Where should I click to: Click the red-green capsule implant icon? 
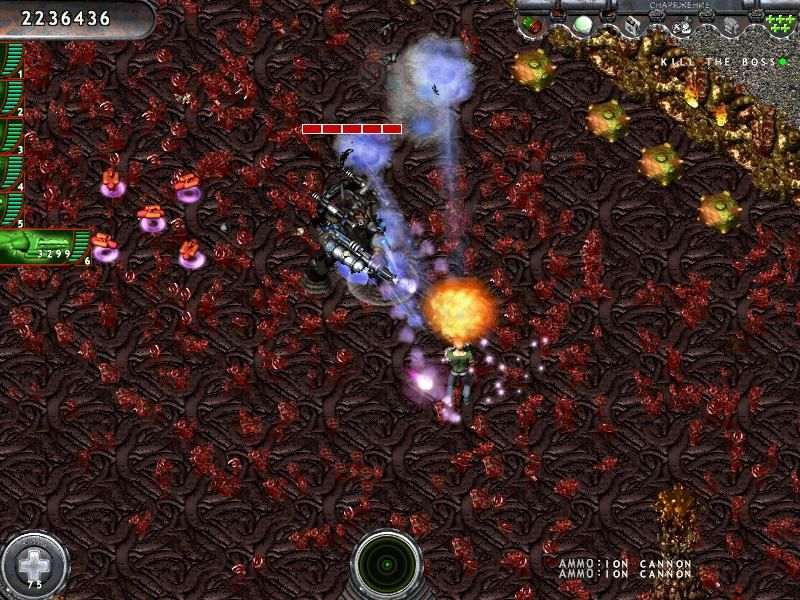(x=530, y=24)
